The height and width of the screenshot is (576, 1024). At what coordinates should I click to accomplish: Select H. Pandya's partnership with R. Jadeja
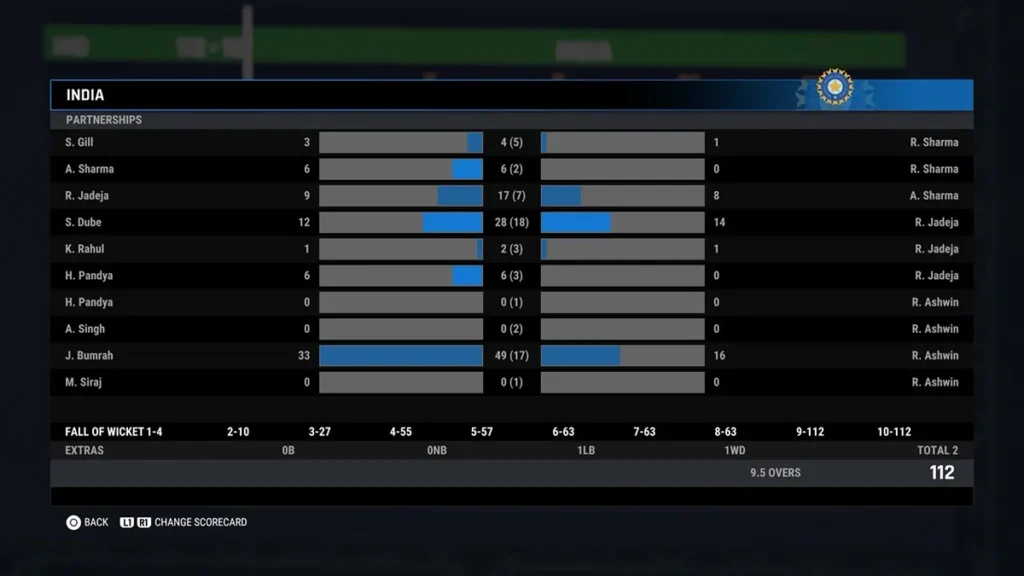click(511, 276)
